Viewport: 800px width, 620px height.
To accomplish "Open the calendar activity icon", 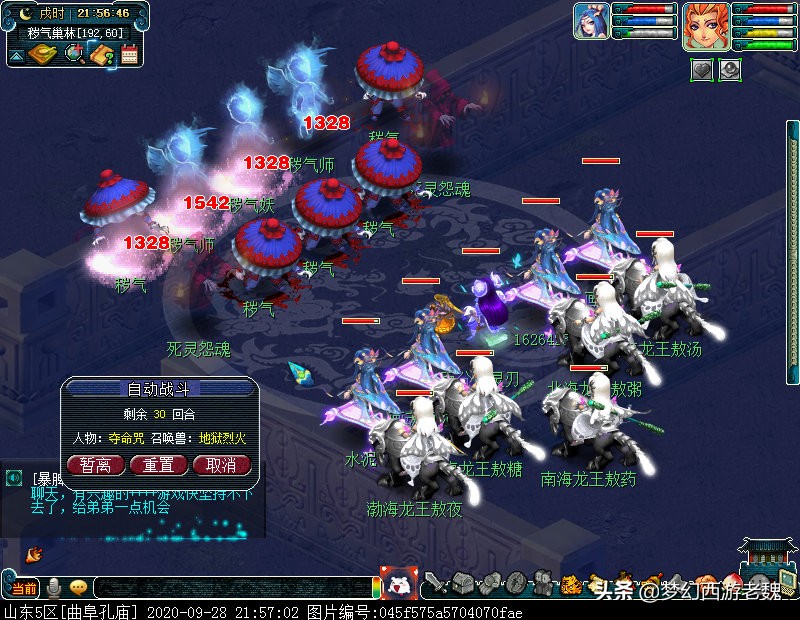I will pos(129,54).
